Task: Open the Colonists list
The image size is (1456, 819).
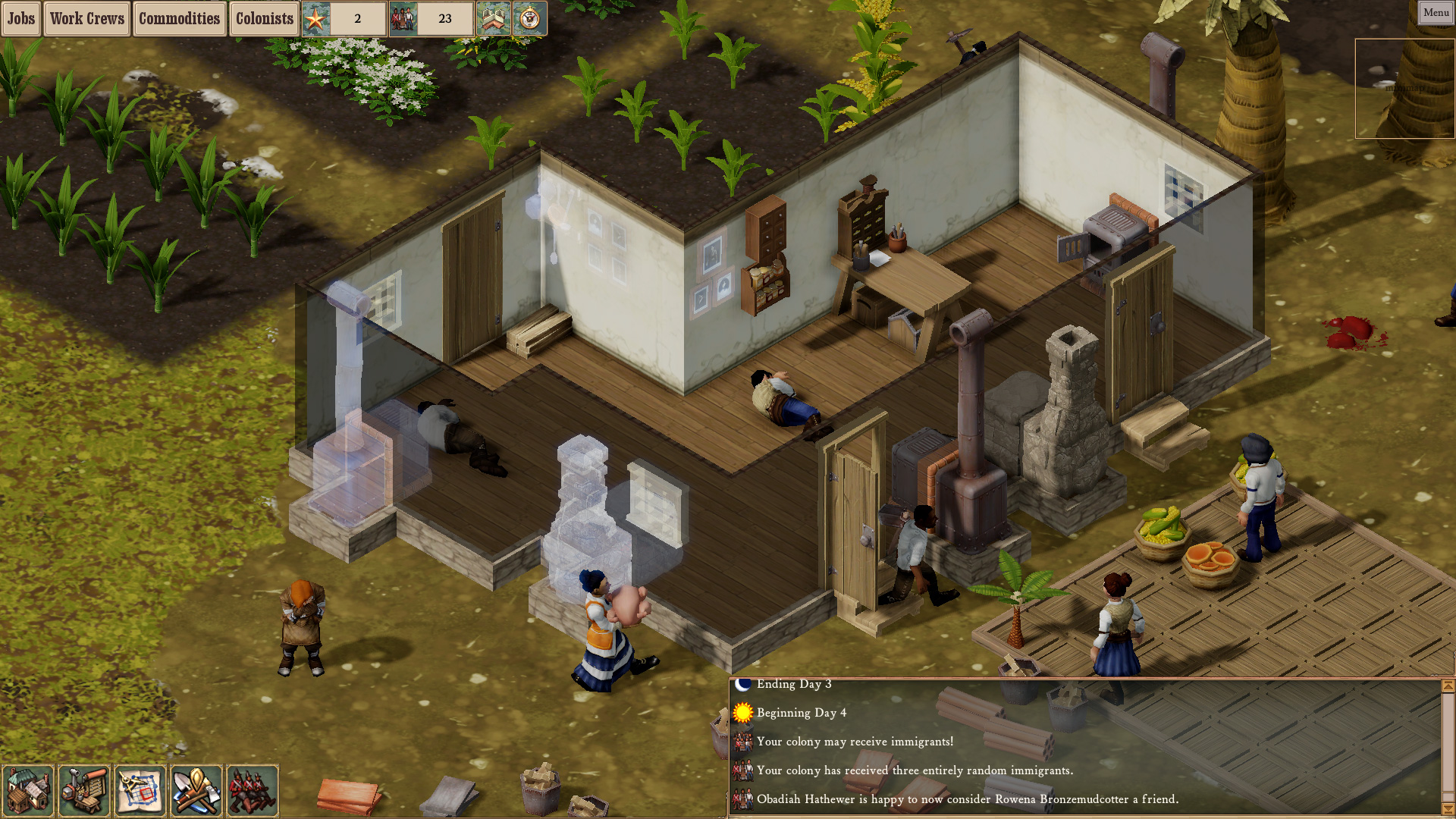Action: [x=263, y=18]
